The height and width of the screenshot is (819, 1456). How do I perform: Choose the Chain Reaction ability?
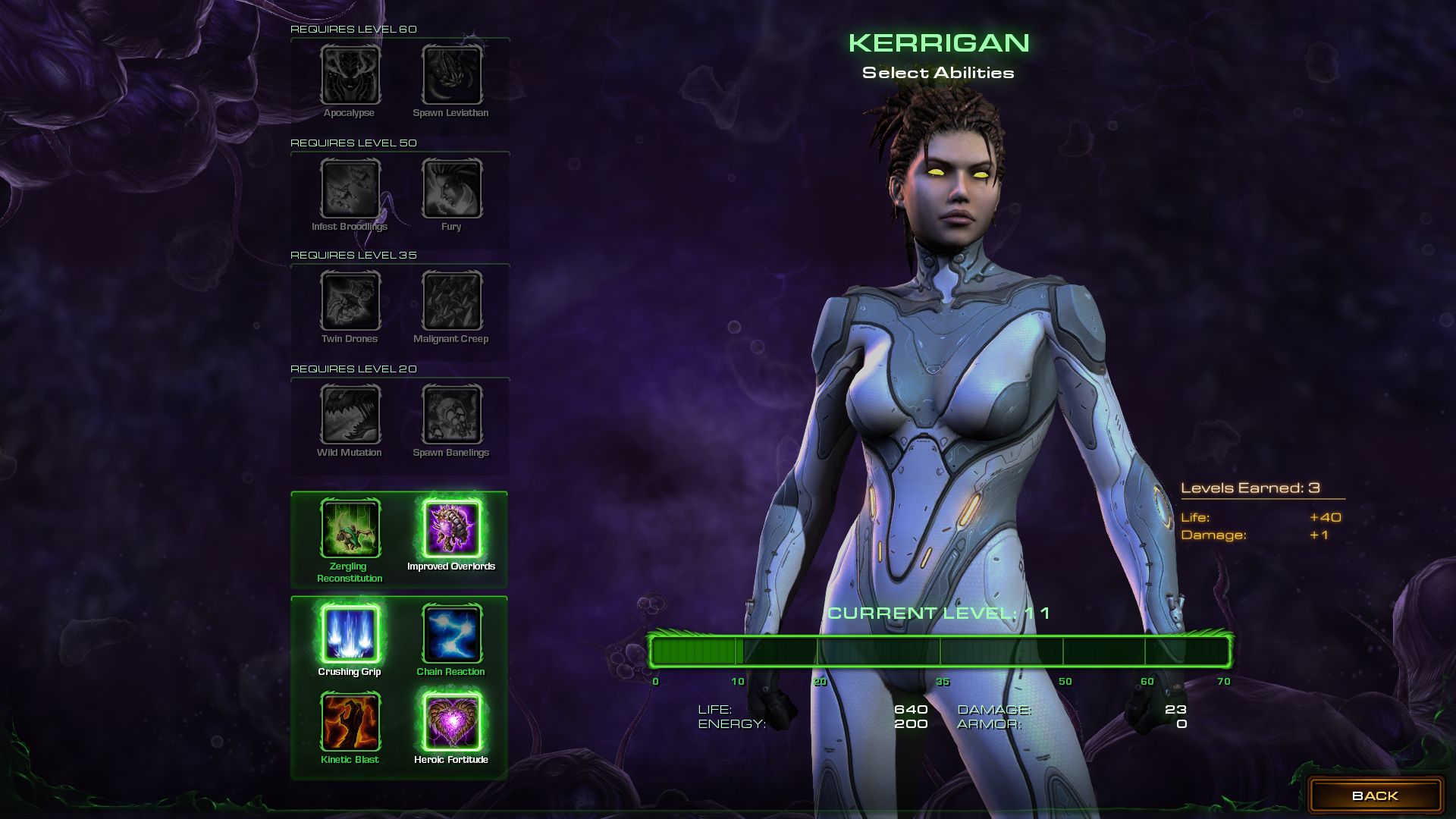(x=451, y=634)
